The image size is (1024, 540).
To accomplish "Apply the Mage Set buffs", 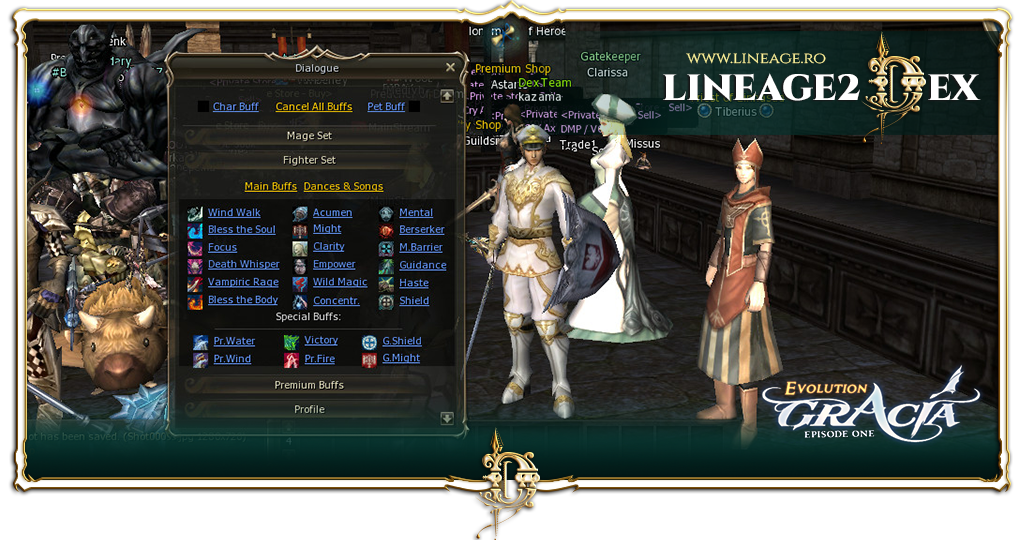I will pyautogui.click(x=308, y=136).
